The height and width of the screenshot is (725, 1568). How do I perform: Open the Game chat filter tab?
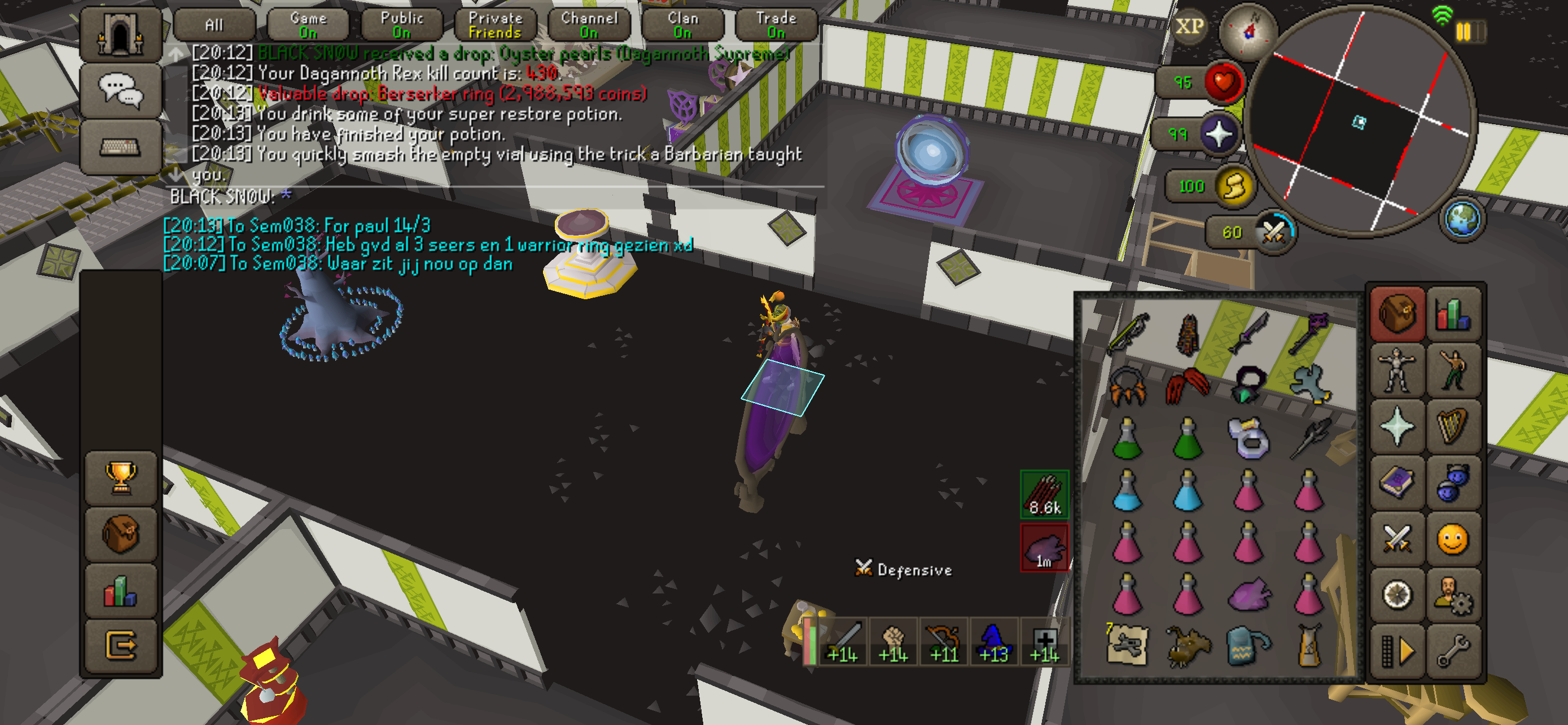coord(308,25)
